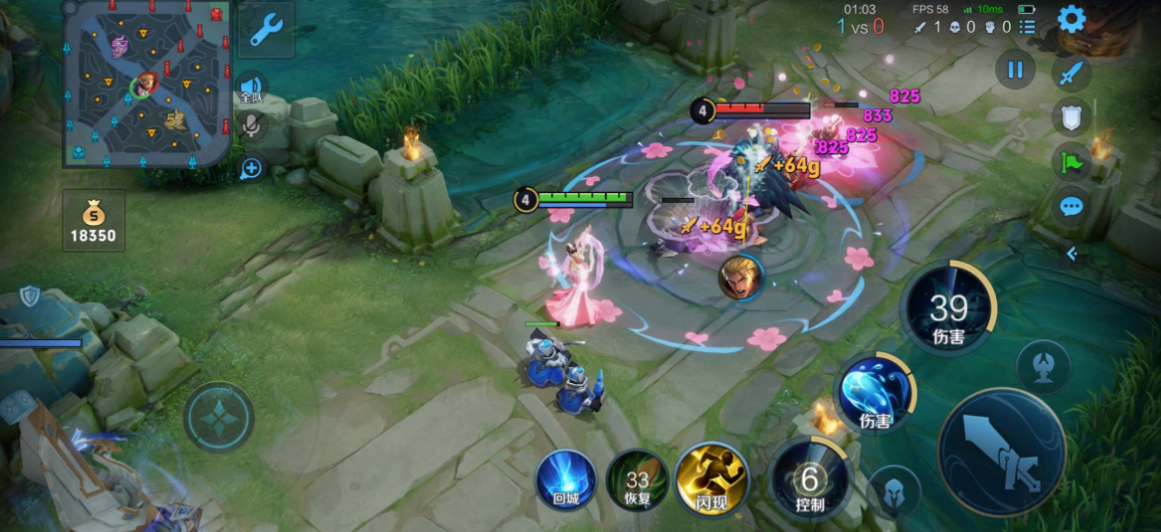The image size is (1161, 532).
Task: Activate the 回城 recall ability
Action: (566, 479)
